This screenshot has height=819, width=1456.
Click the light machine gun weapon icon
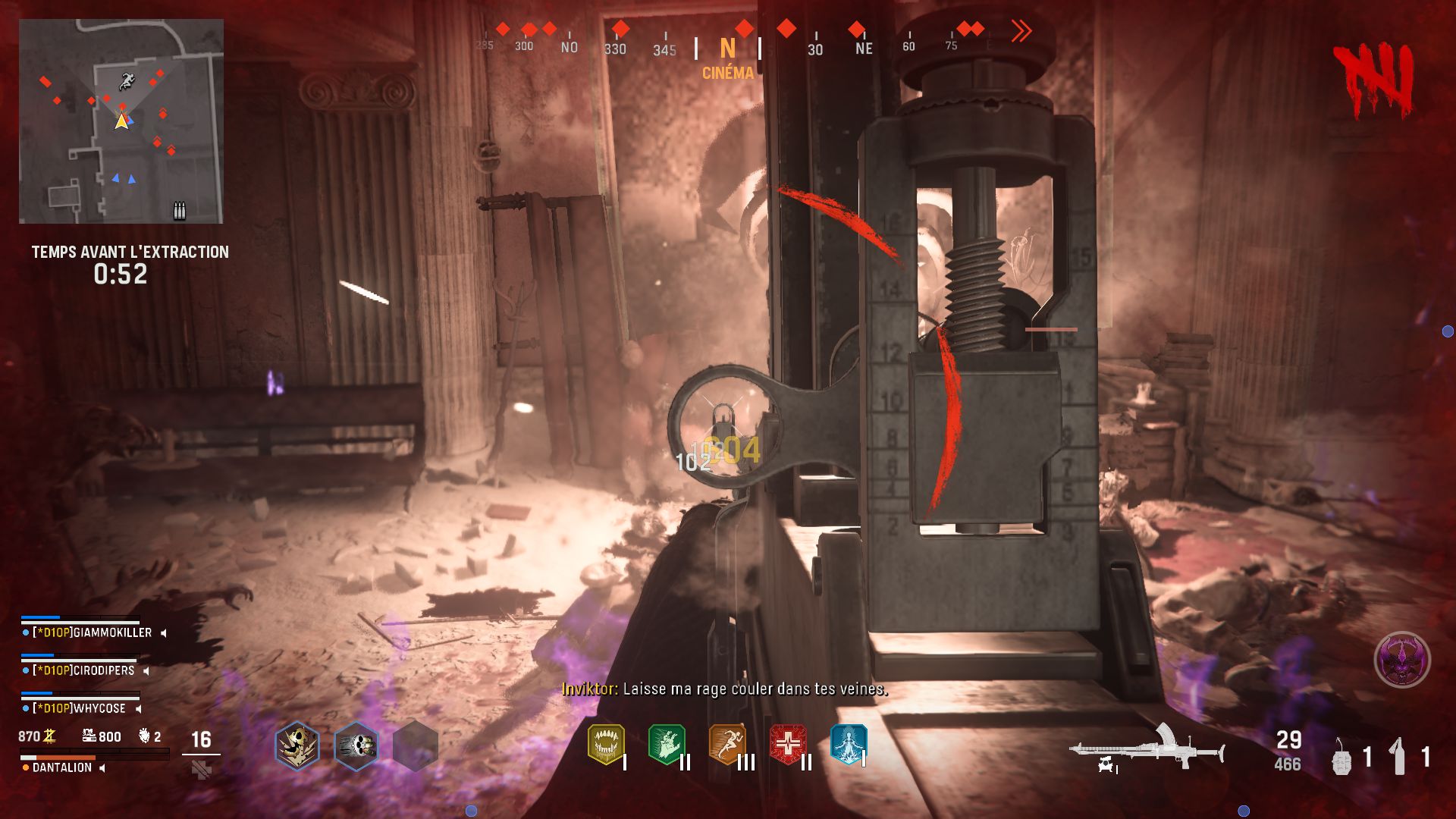[x=1147, y=749]
